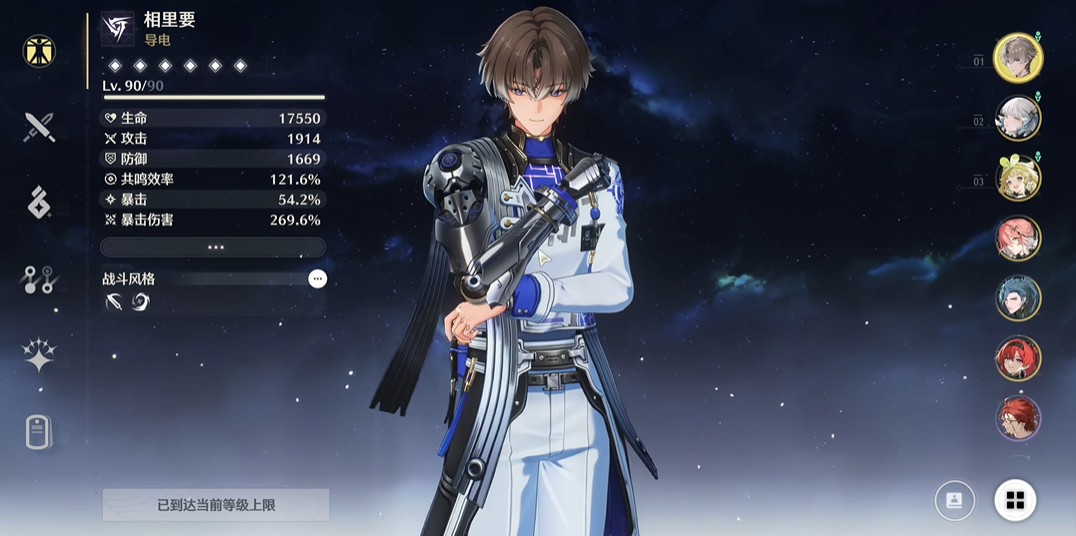Screen dimensions: 1076x536
Task: Open the Echo tab icon
Action: pyautogui.click(x=39, y=203)
